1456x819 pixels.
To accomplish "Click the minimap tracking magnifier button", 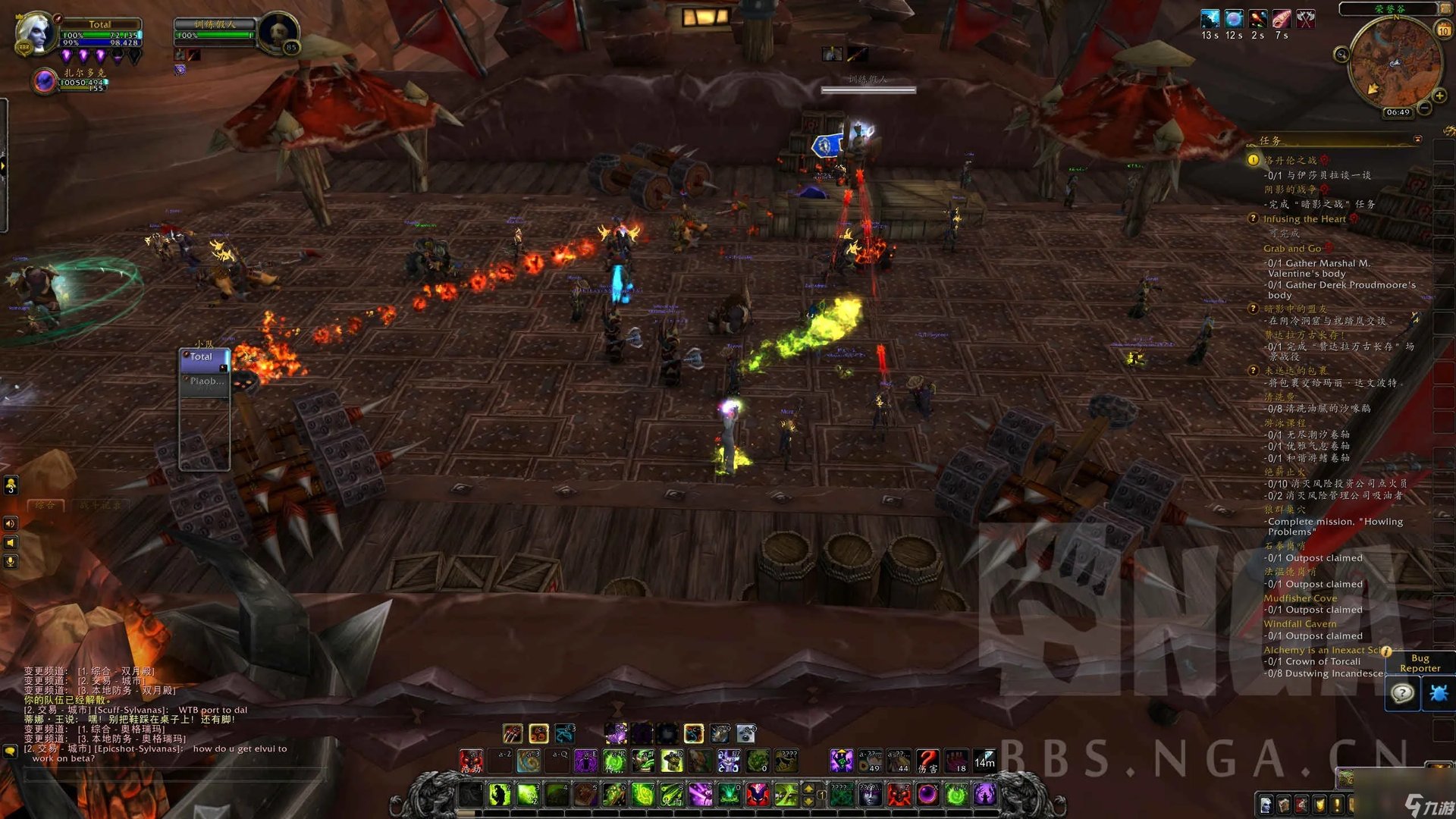I will [1341, 54].
